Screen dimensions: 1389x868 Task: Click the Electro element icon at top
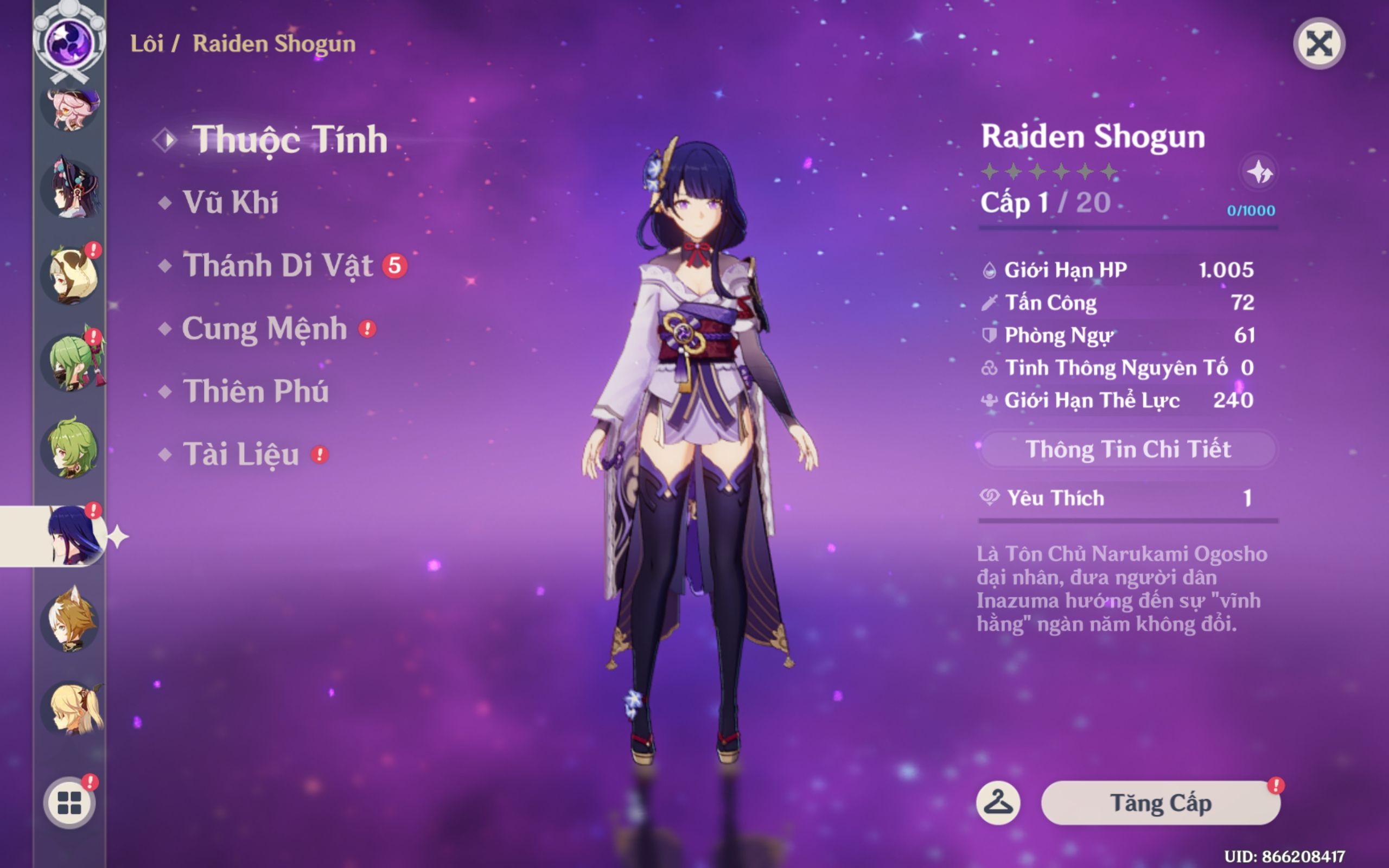point(69,43)
